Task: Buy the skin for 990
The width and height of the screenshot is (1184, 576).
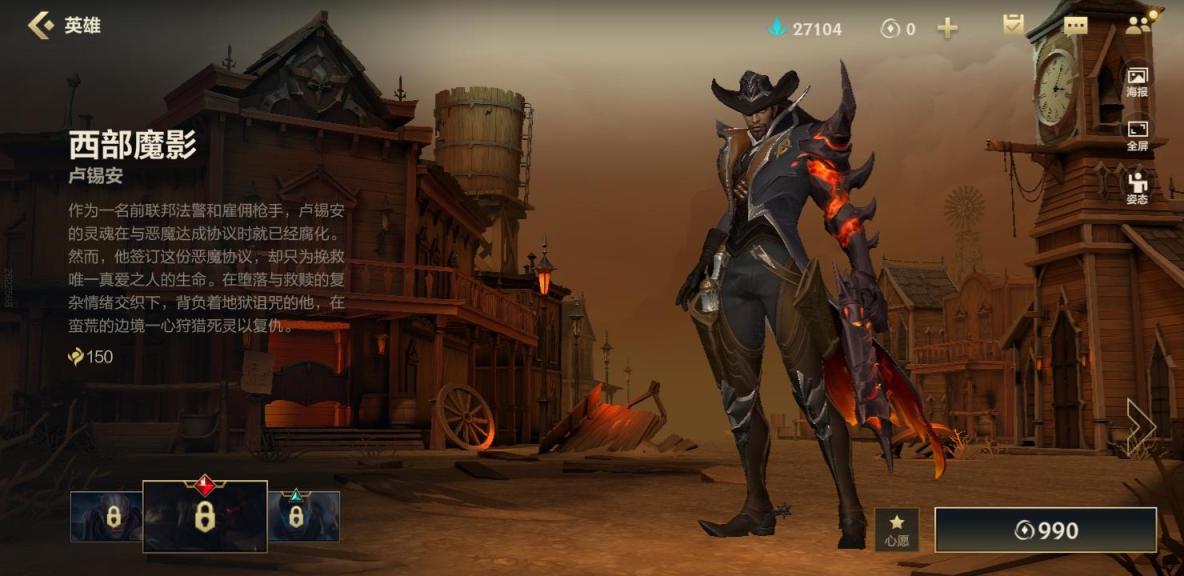Action: click(1045, 530)
